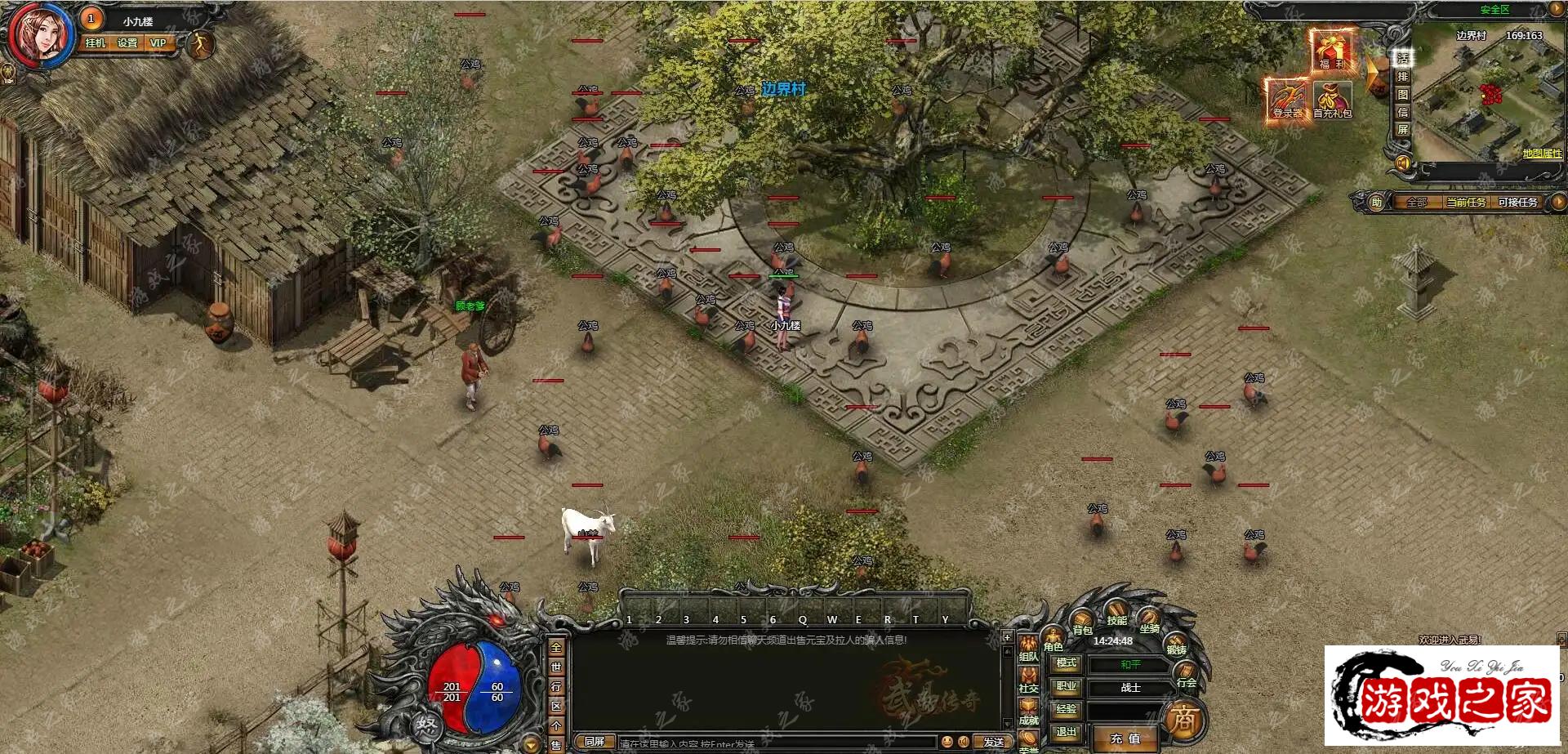Open the 锻铸 forging icon
Image resolution: width=1568 pixels, height=754 pixels.
pyautogui.click(x=1176, y=642)
